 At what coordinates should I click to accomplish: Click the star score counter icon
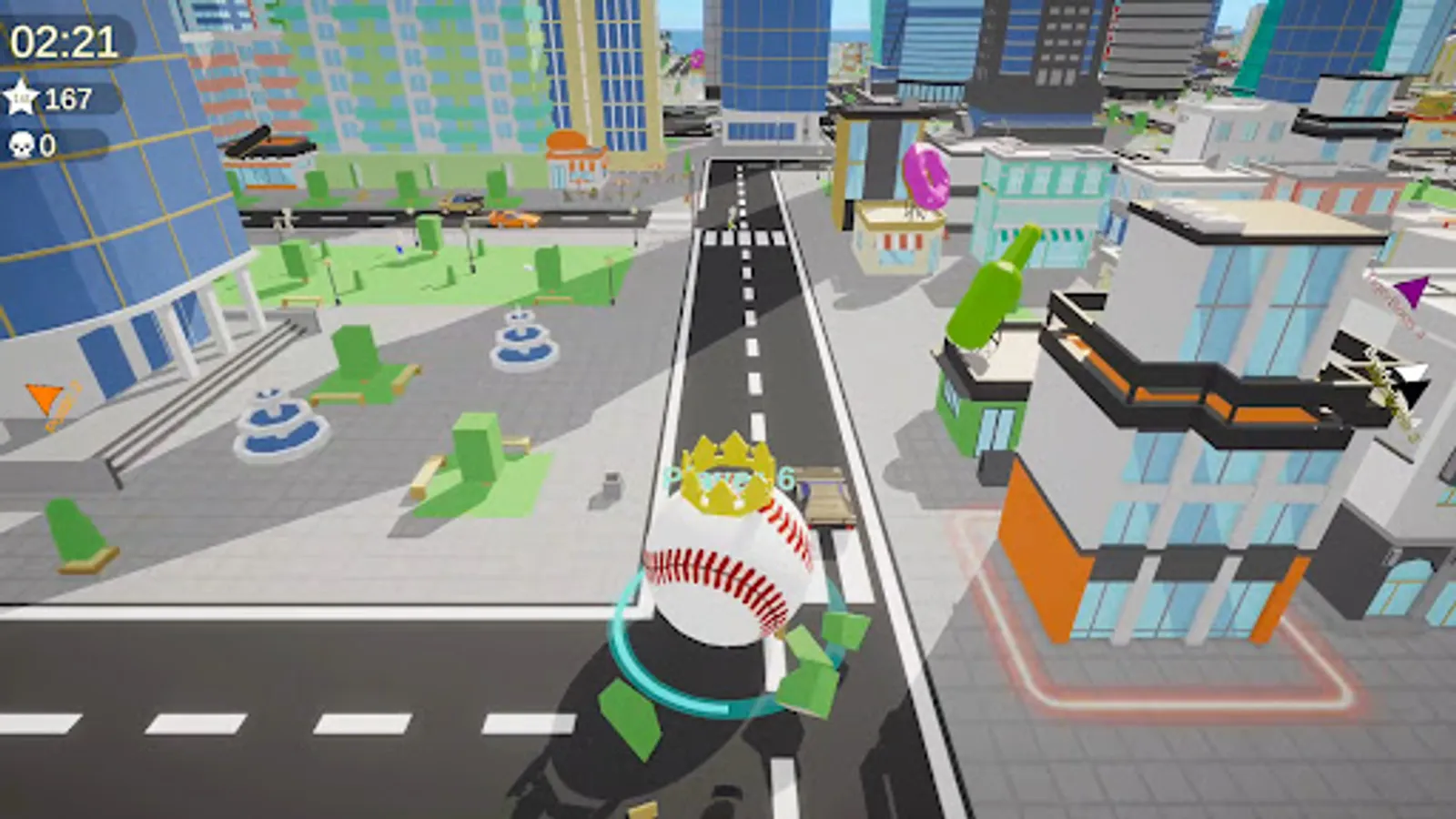[23, 99]
